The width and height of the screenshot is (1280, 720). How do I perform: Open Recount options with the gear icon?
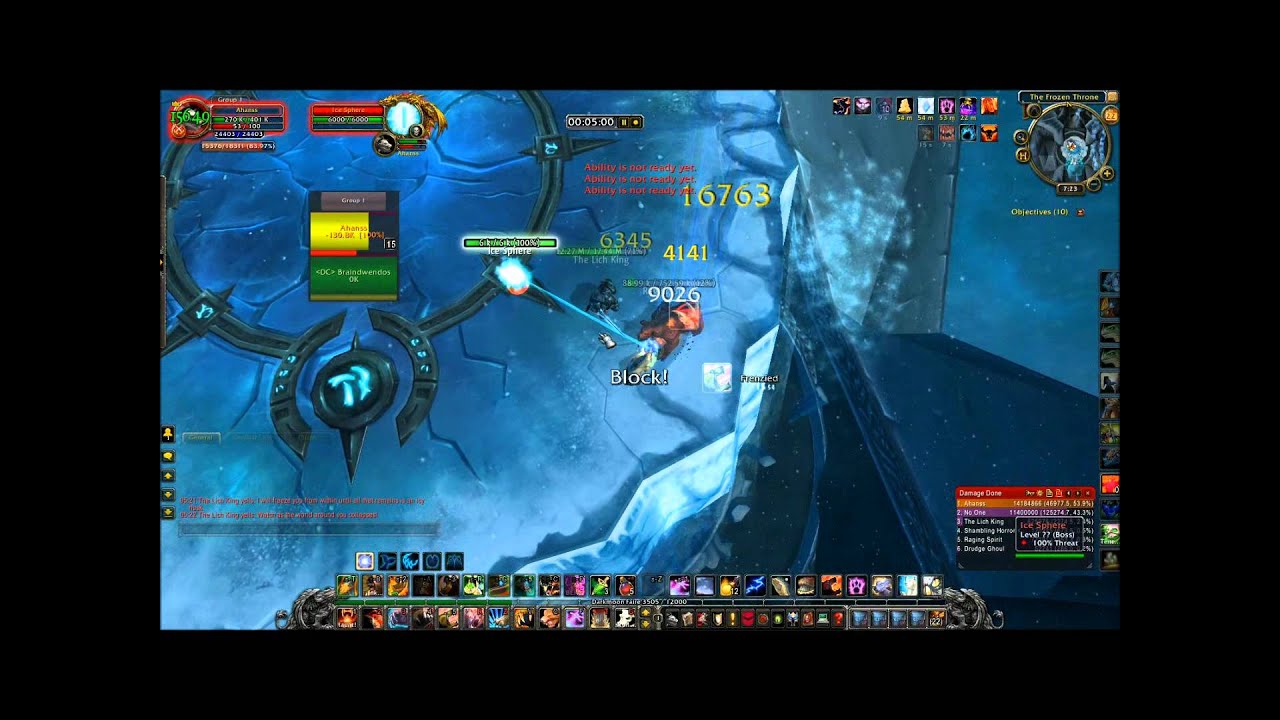tap(1040, 493)
